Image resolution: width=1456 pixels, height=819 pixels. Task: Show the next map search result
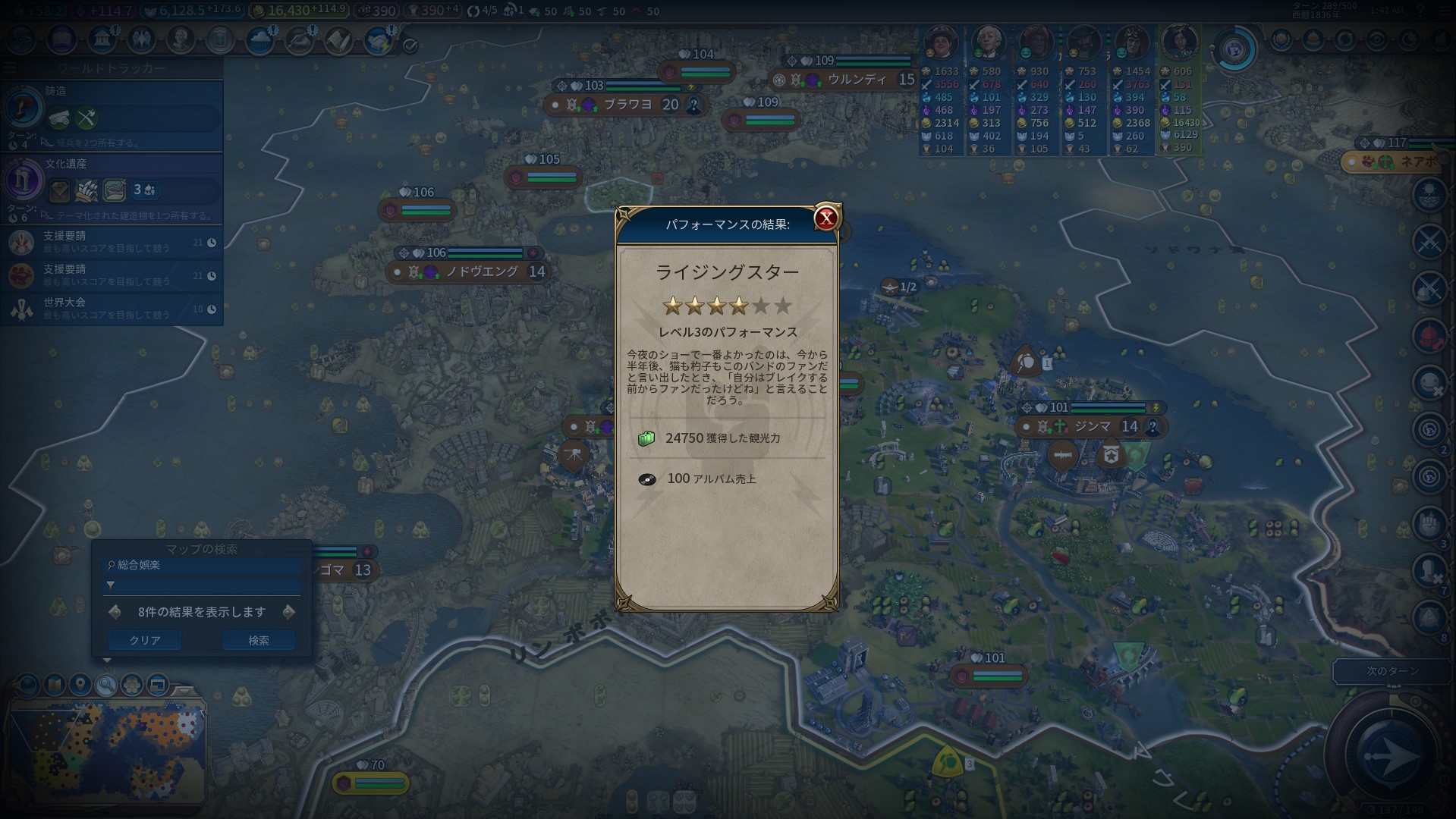pyautogui.click(x=288, y=612)
